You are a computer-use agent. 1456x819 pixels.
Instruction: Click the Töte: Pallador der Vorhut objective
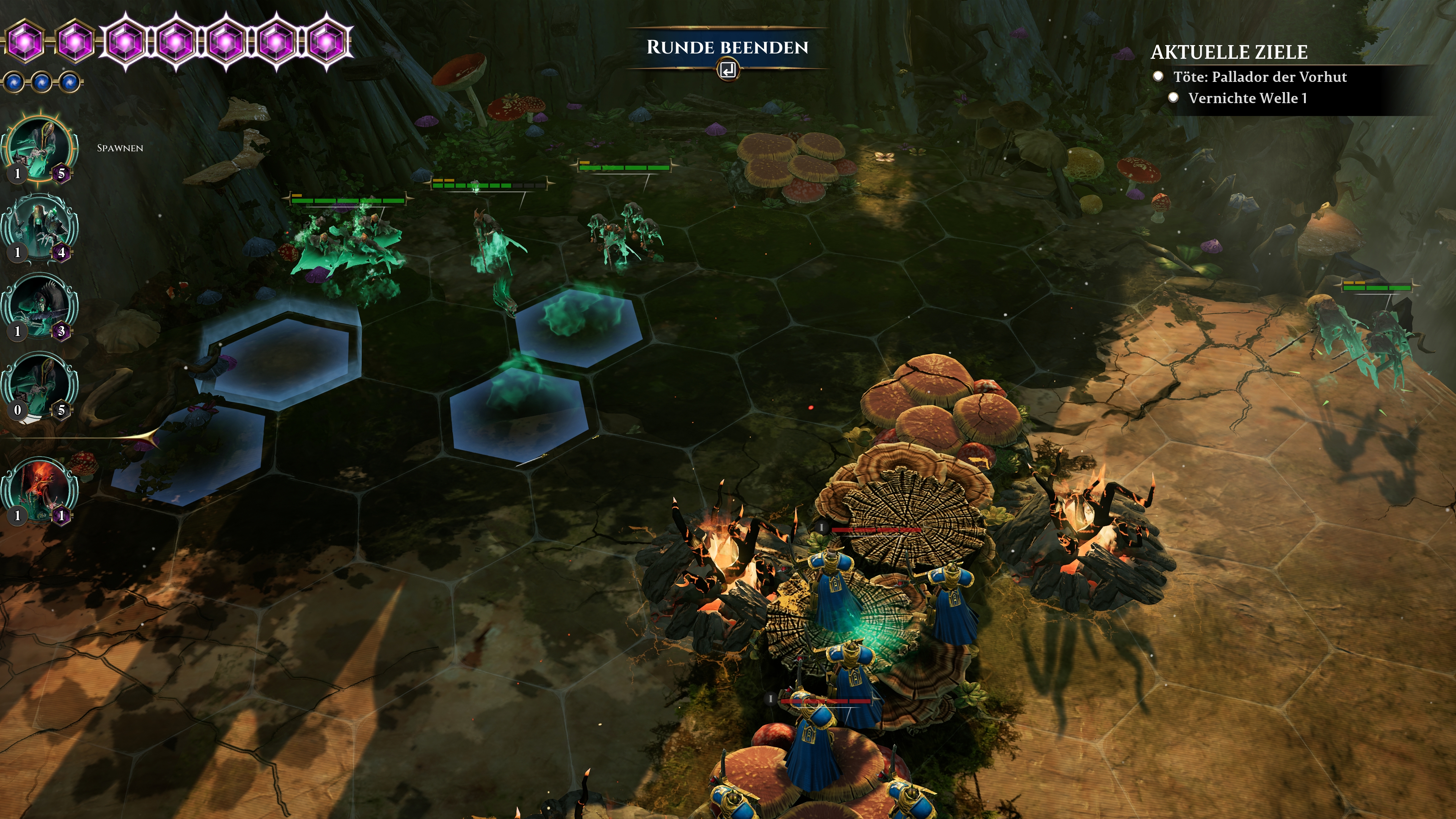point(1259,77)
